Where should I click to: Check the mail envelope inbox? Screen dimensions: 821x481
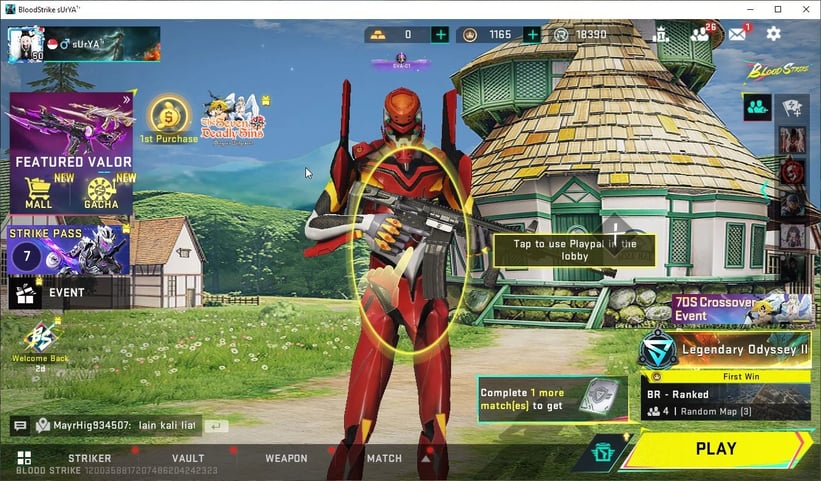737,34
